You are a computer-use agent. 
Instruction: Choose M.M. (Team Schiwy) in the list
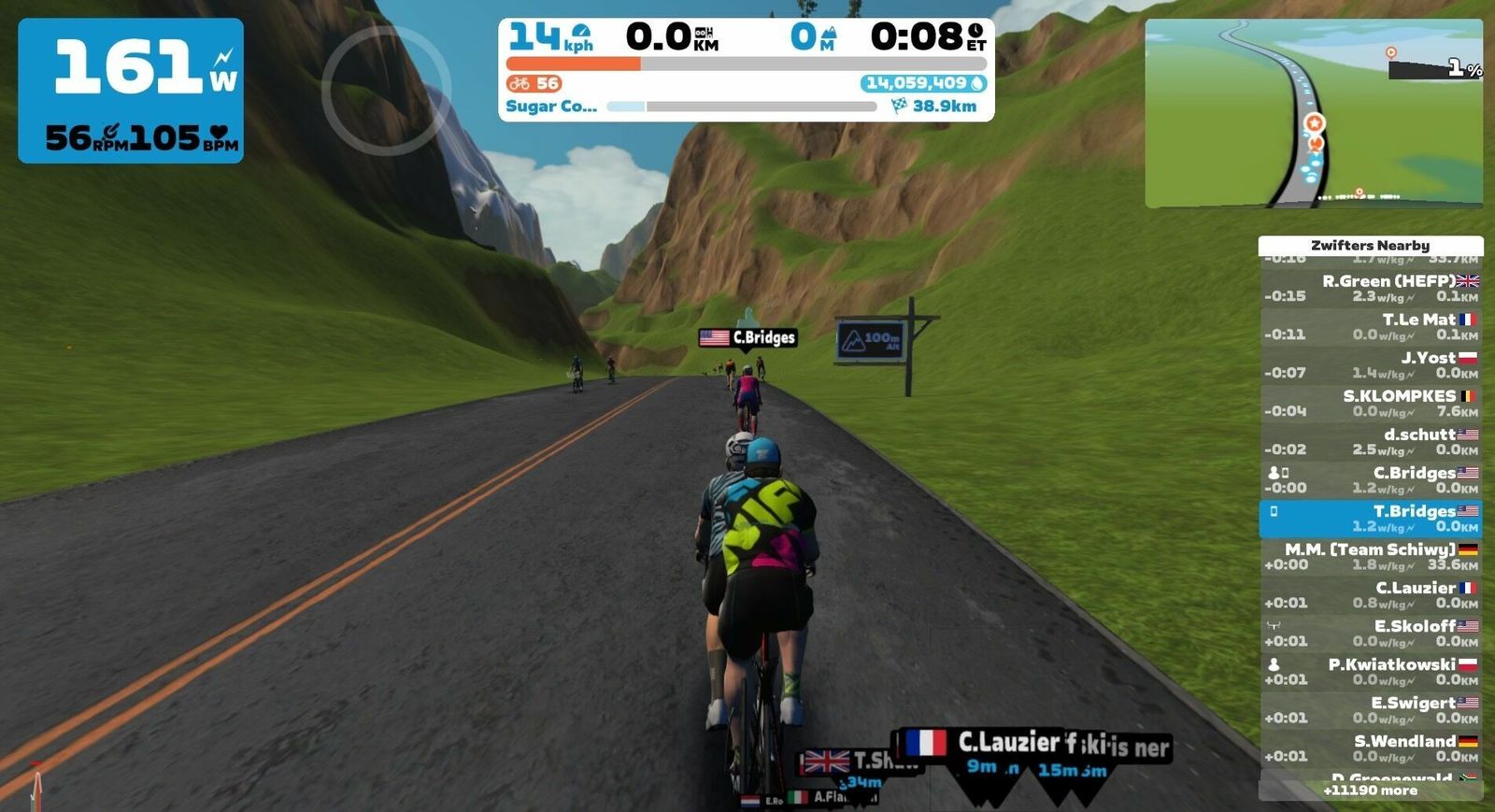pyautogui.click(x=1371, y=557)
